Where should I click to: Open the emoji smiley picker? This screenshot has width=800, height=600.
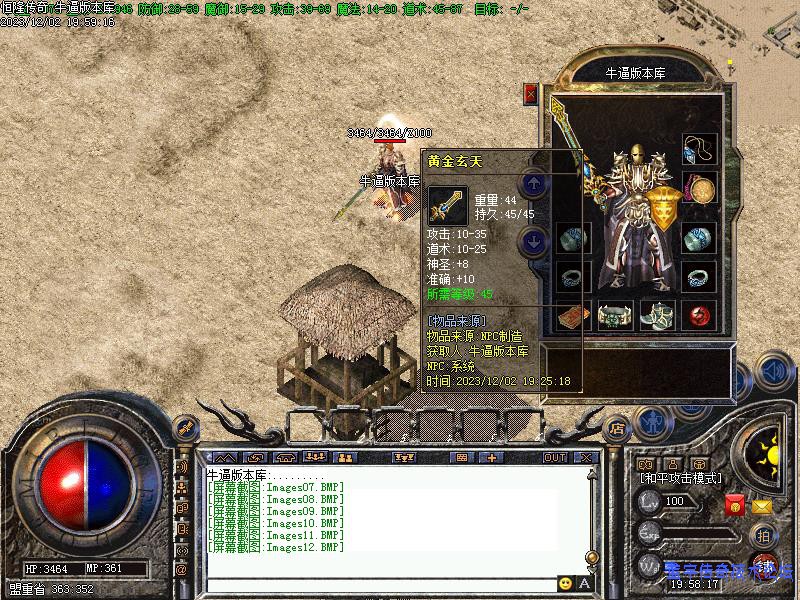(x=566, y=583)
